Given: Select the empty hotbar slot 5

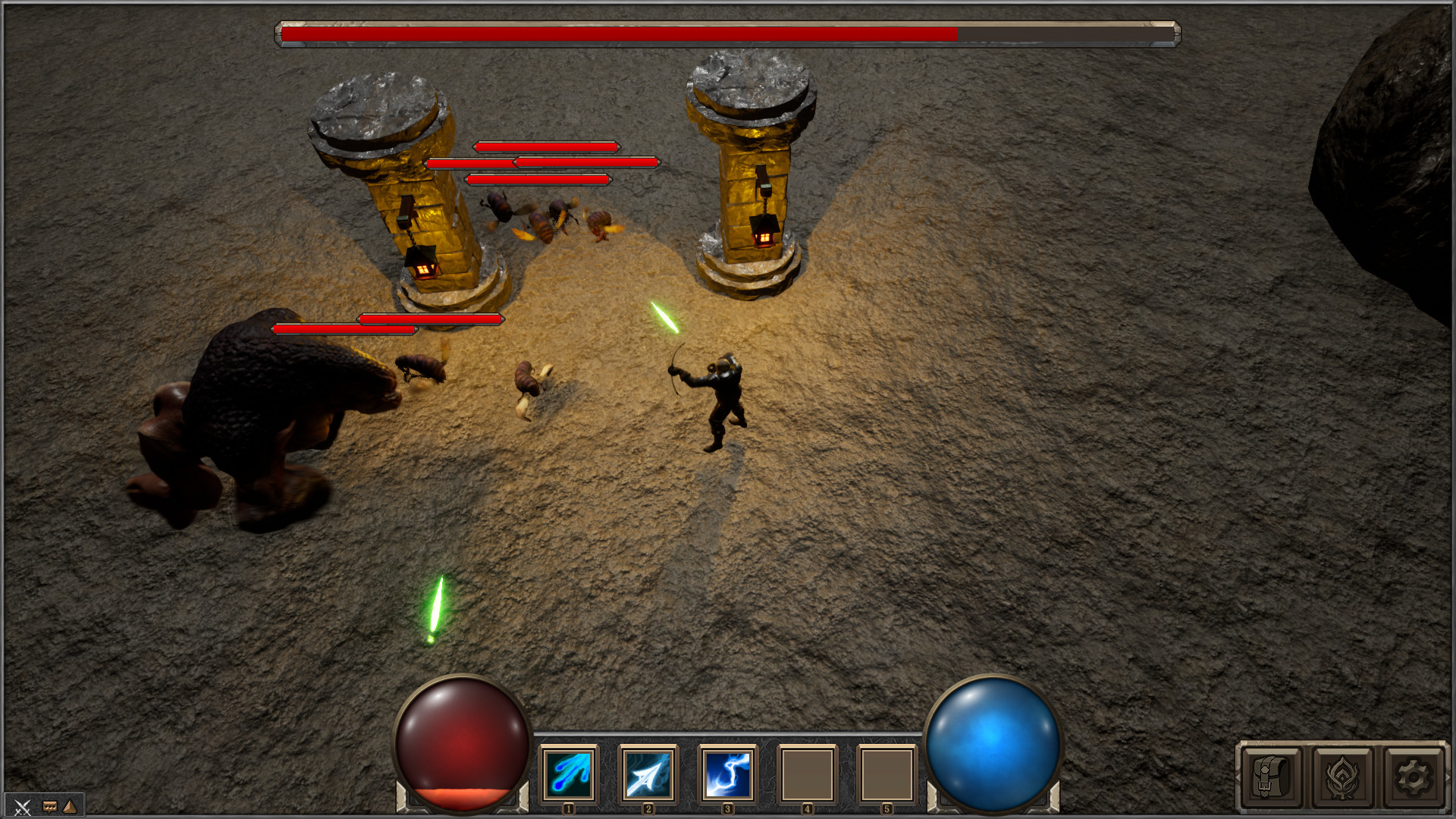Looking at the screenshot, I should pos(889,774).
